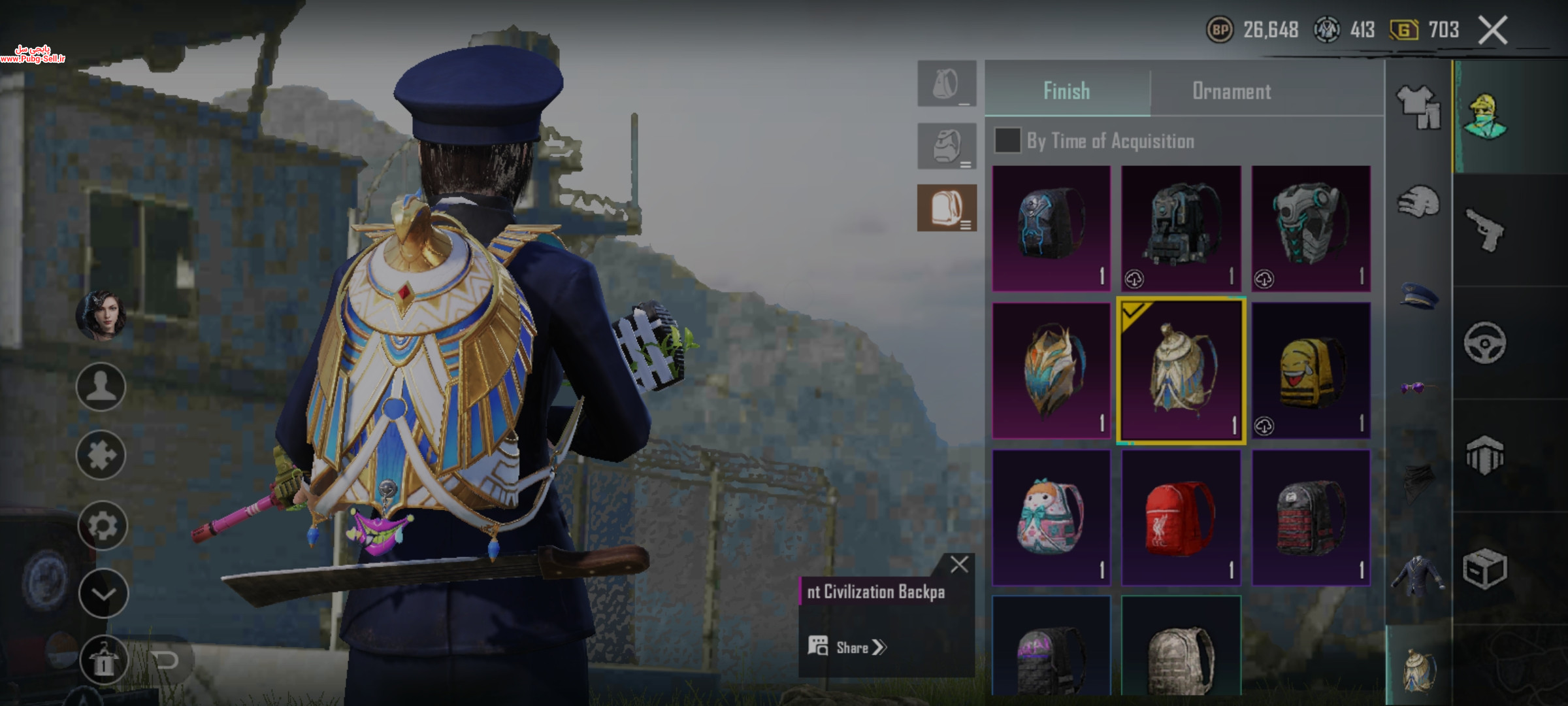This screenshot has height=706, width=1568.
Task: Close the backpack name popup
Action: (x=959, y=564)
